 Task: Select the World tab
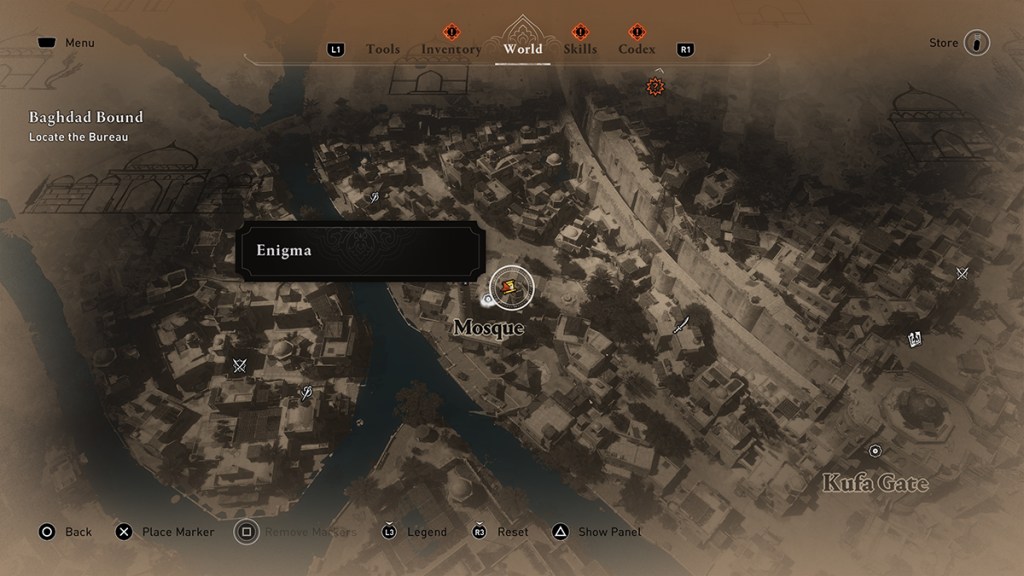coord(523,48)
